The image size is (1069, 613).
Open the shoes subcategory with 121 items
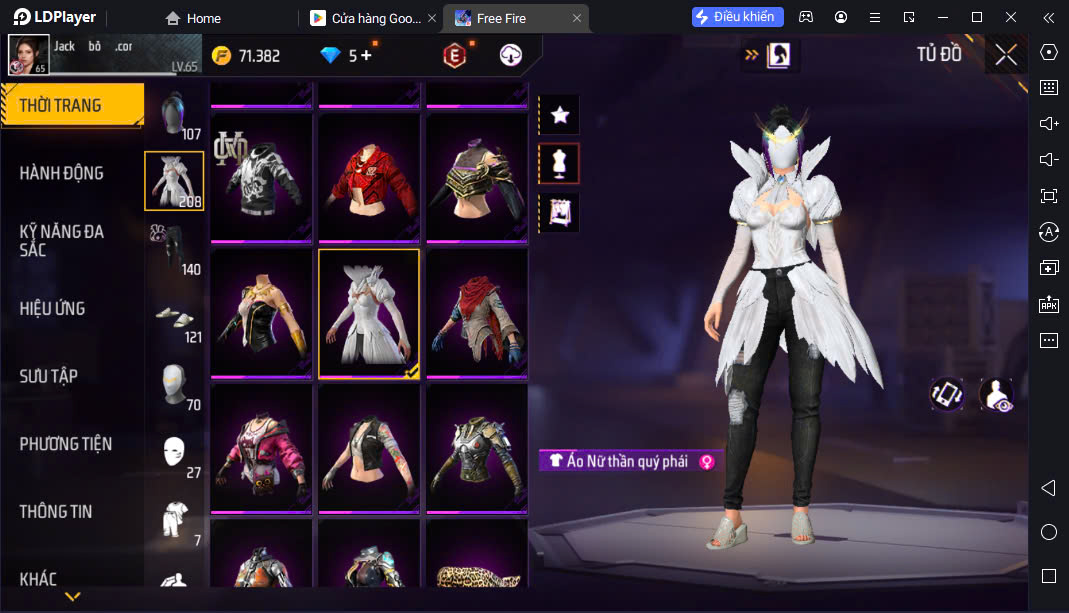pyautogui.click(x=175, y=318)
